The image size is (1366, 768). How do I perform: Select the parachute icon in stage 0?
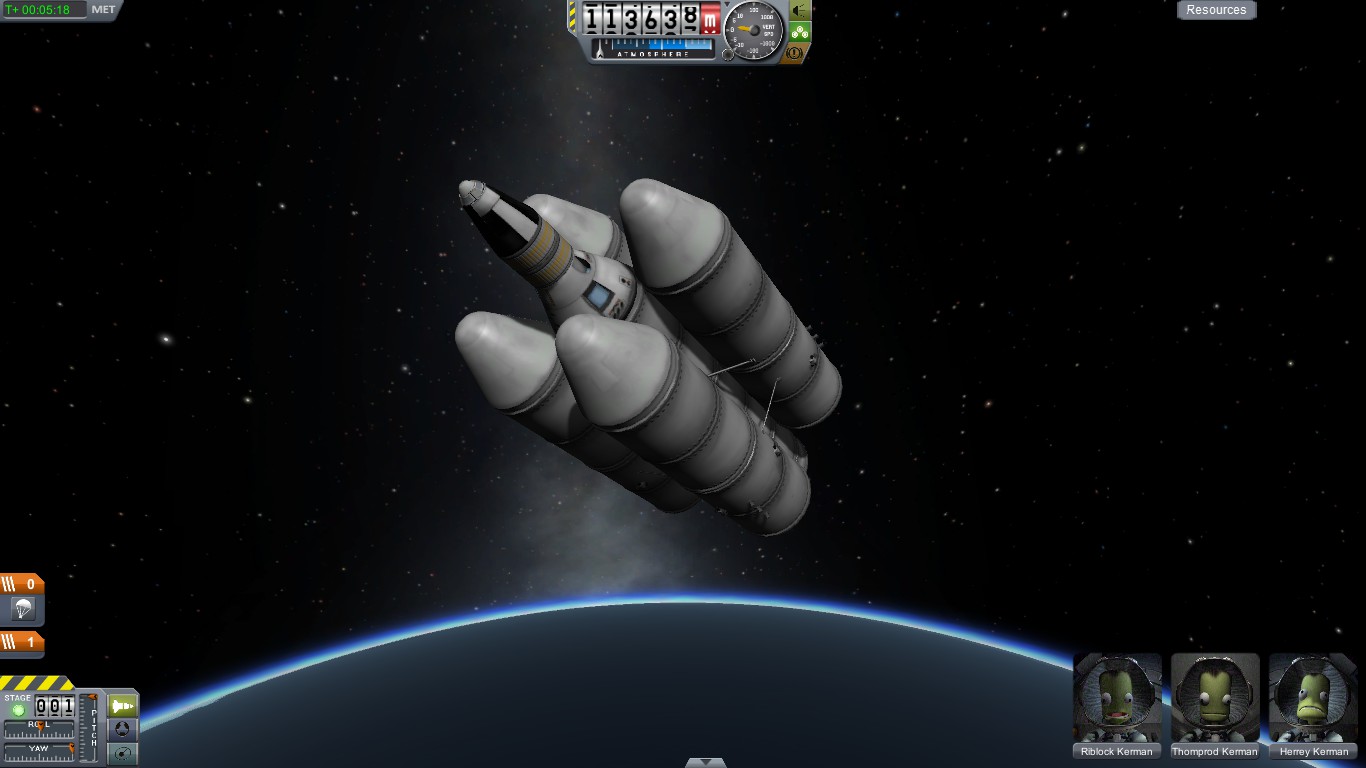(22, 608)
